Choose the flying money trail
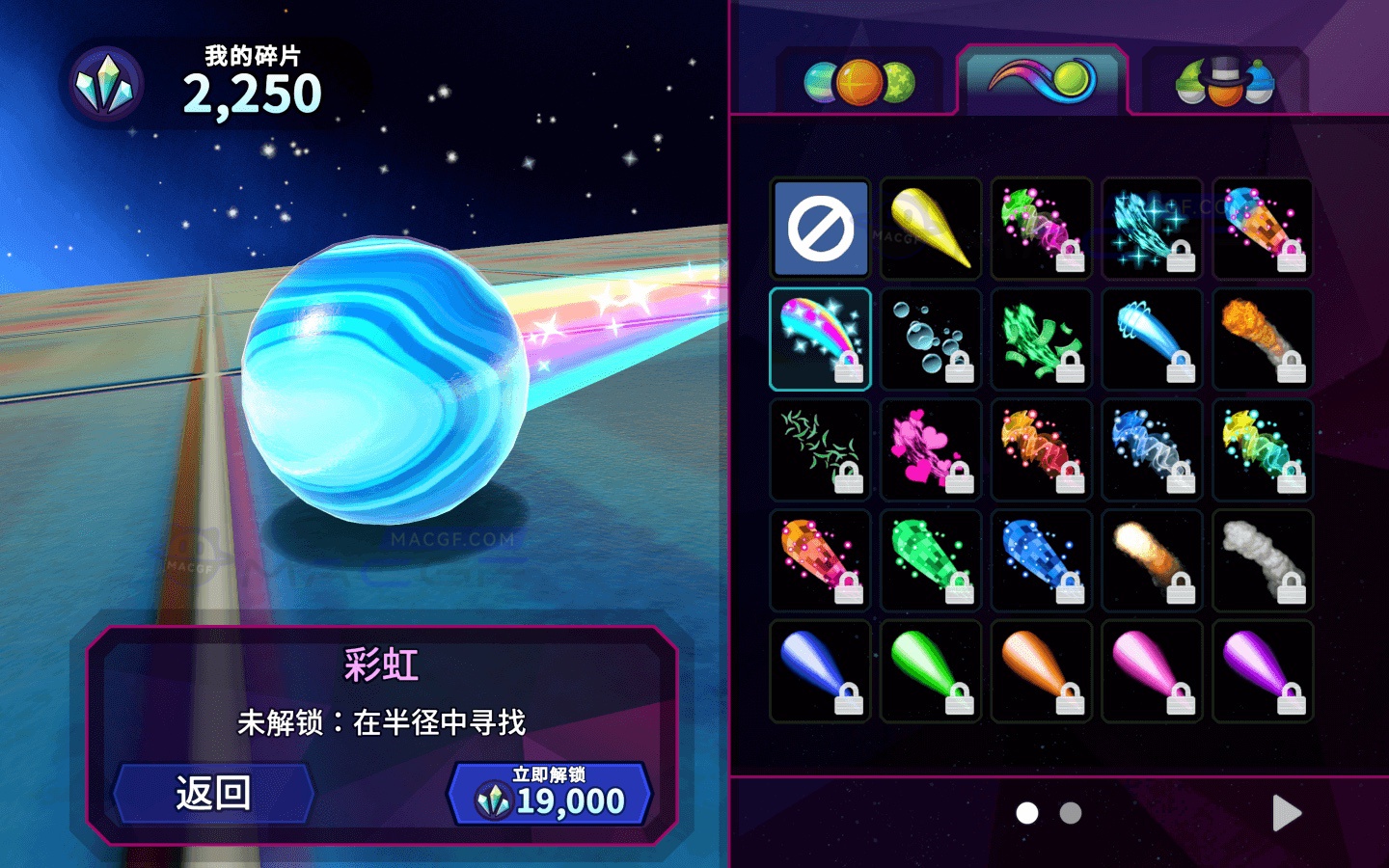The width and height of the screenshot is (1389, 868). (1042, 339)
